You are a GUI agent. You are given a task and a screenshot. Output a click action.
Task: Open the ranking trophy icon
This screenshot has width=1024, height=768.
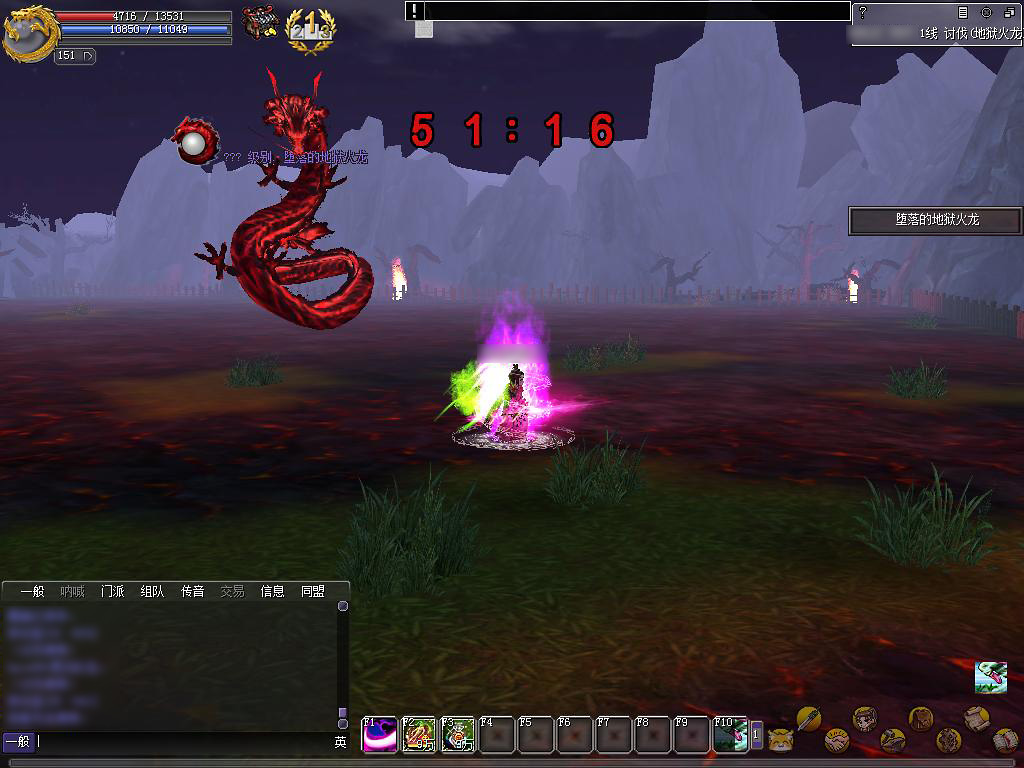(310, 32)
